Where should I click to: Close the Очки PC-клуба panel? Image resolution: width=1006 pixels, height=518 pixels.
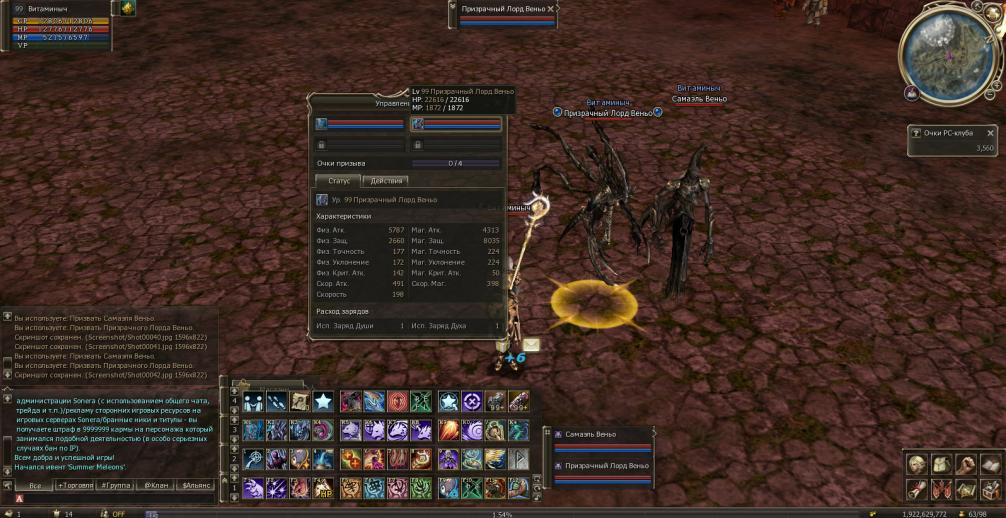[991, 132]
